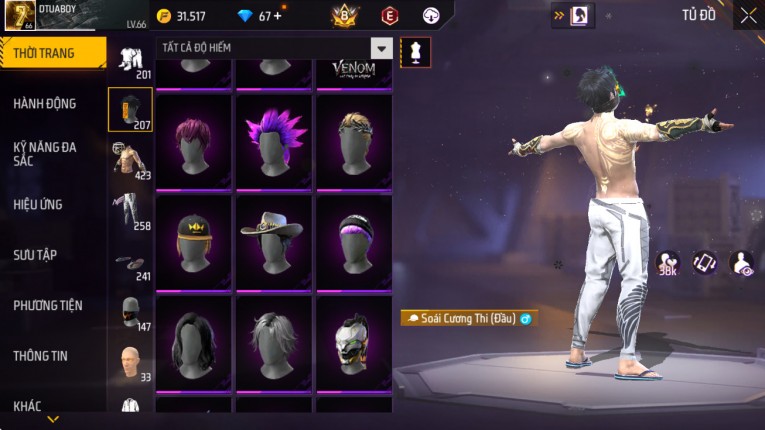Switch to PHƯƠNG TIỆN tab
Screen dimensions: 765x430
click(x=48, y=305)
